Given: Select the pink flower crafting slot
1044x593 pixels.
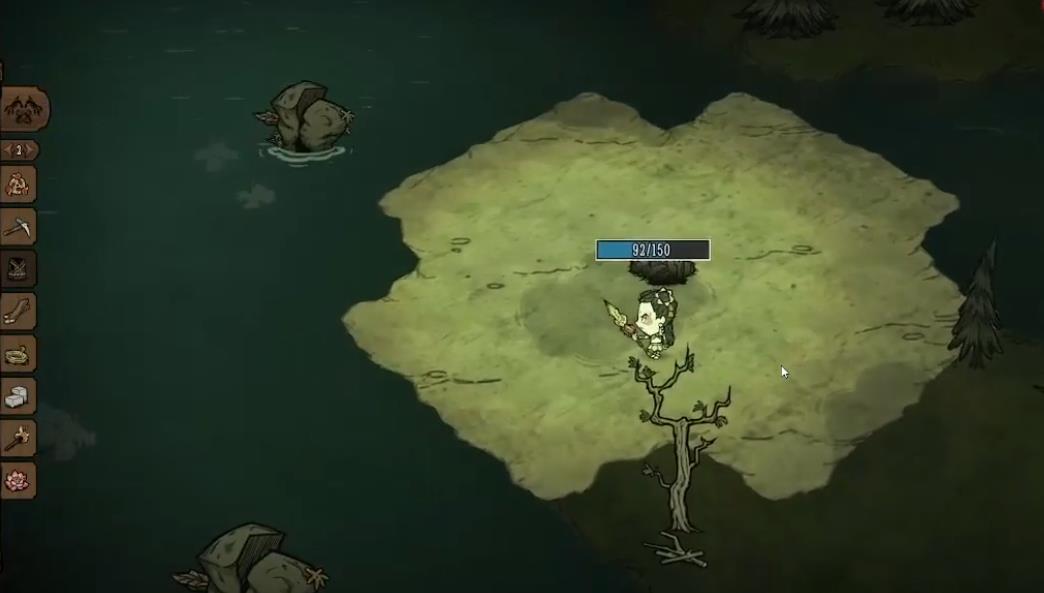Looking at the screenshot, I should 18,480.
